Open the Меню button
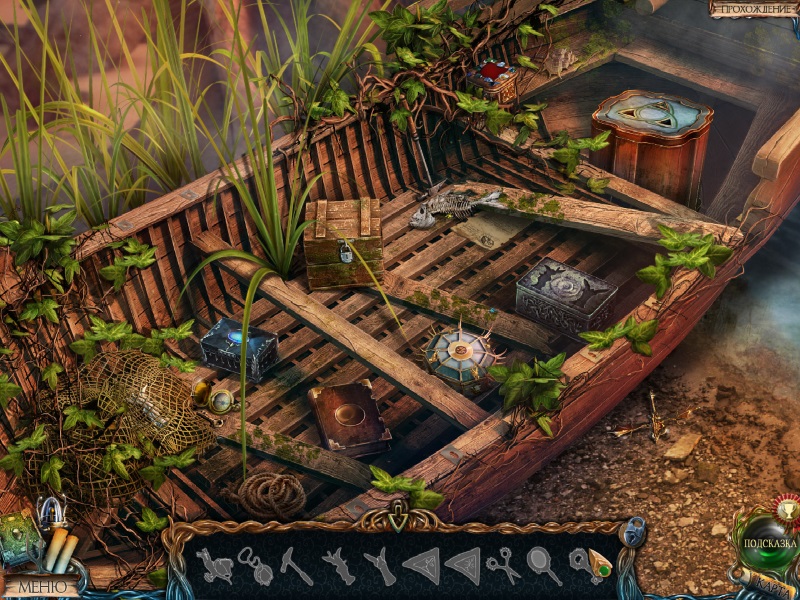This screenshot has height=600, width=800. tap(40, 587)
